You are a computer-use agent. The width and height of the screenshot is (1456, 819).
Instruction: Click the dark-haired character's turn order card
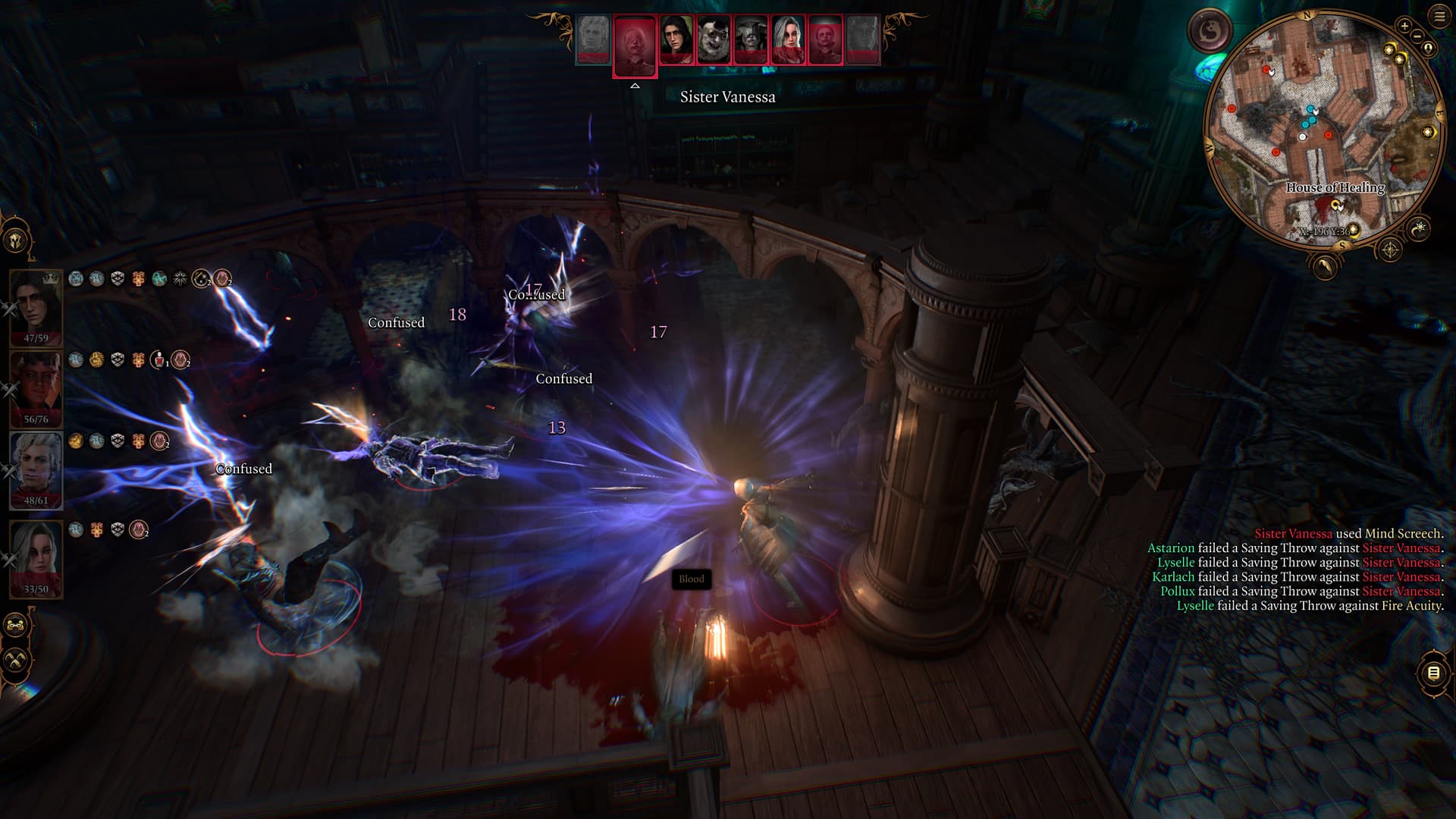point(676,39)
